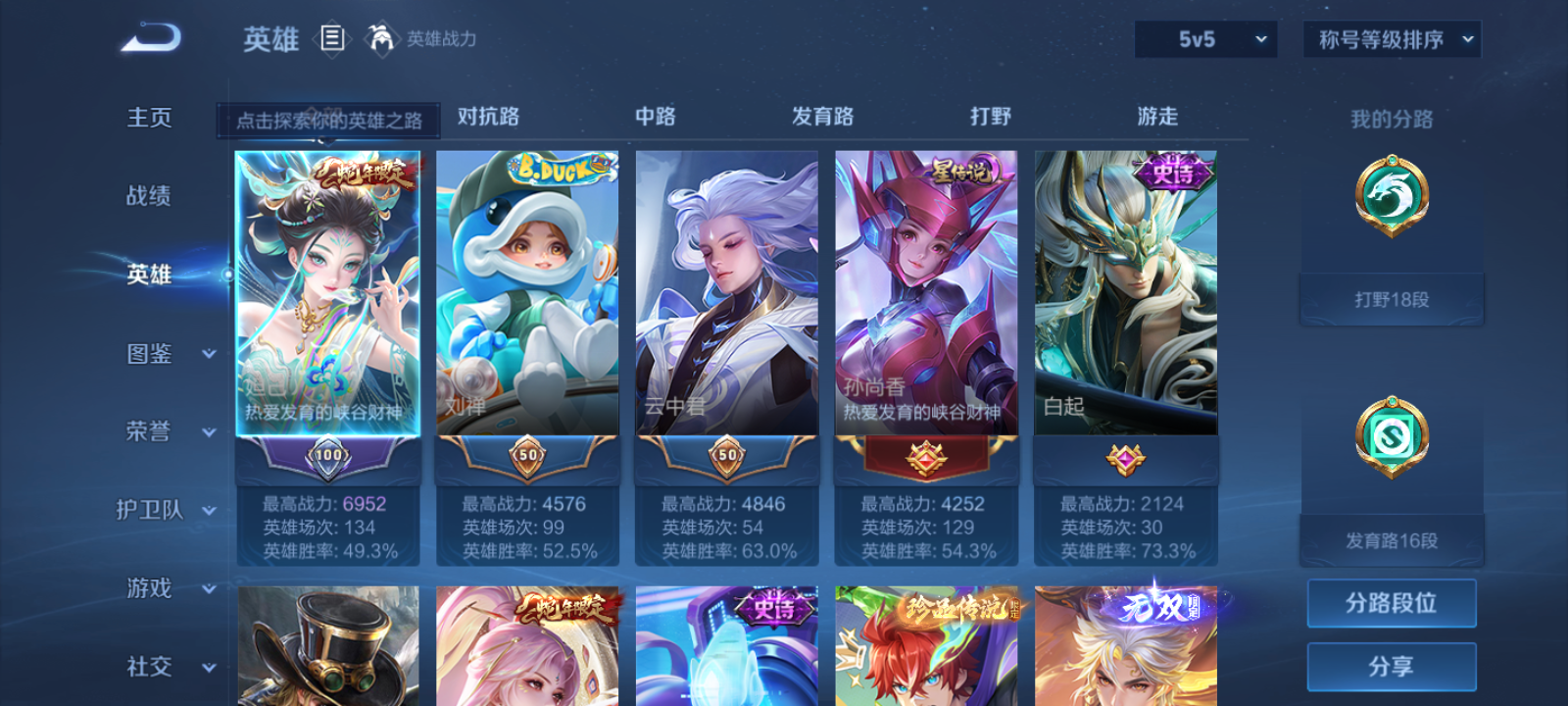The height and width of the screenshot is (706, 1568).
Task: Expand the 图鉴 sidebar section
Action: coord(162,355)
